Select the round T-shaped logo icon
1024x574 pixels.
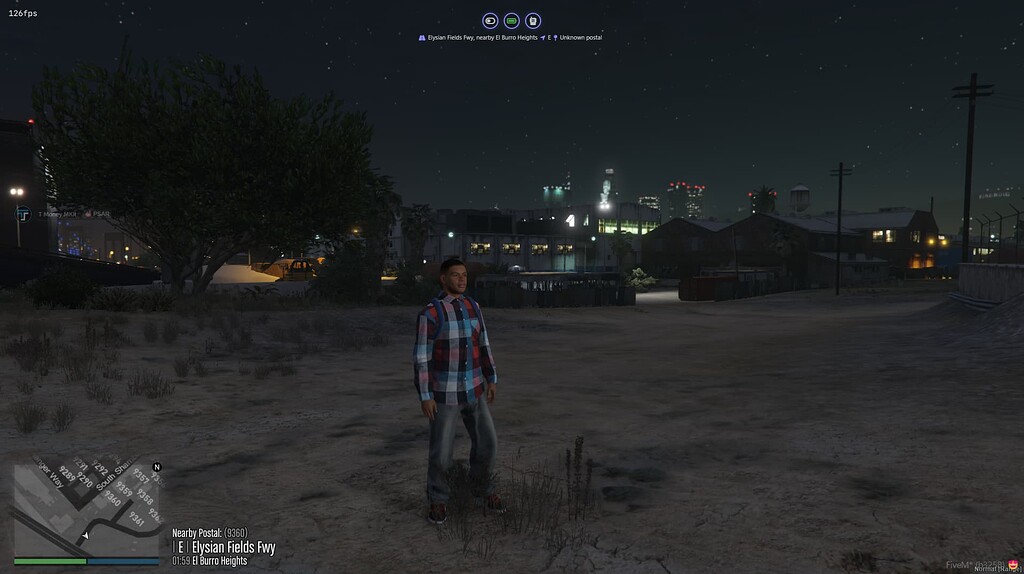pyautogui.click(x=23, y=213)
